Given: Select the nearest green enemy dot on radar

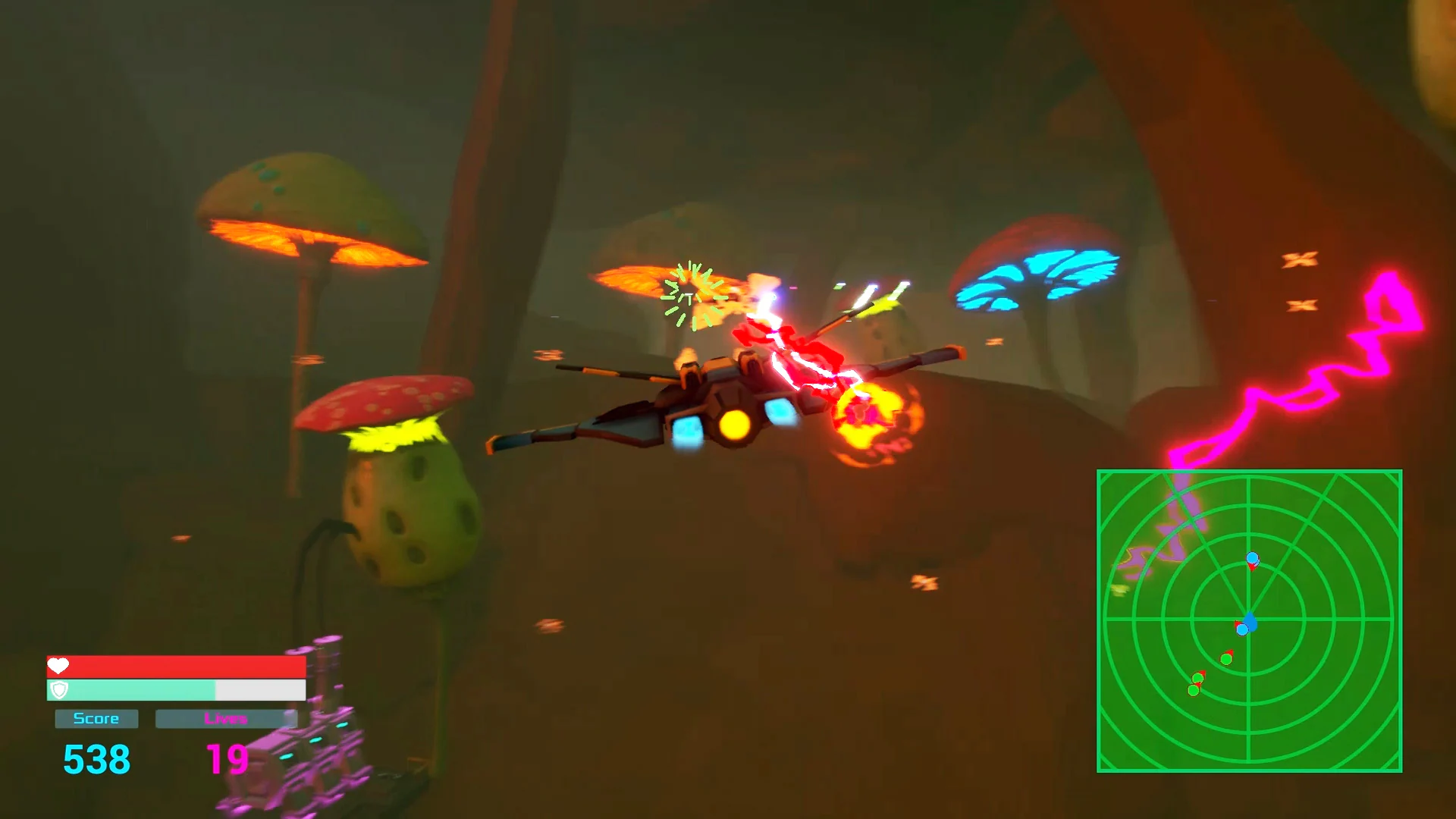Looking at the screenshot, I should [1226, 658].
